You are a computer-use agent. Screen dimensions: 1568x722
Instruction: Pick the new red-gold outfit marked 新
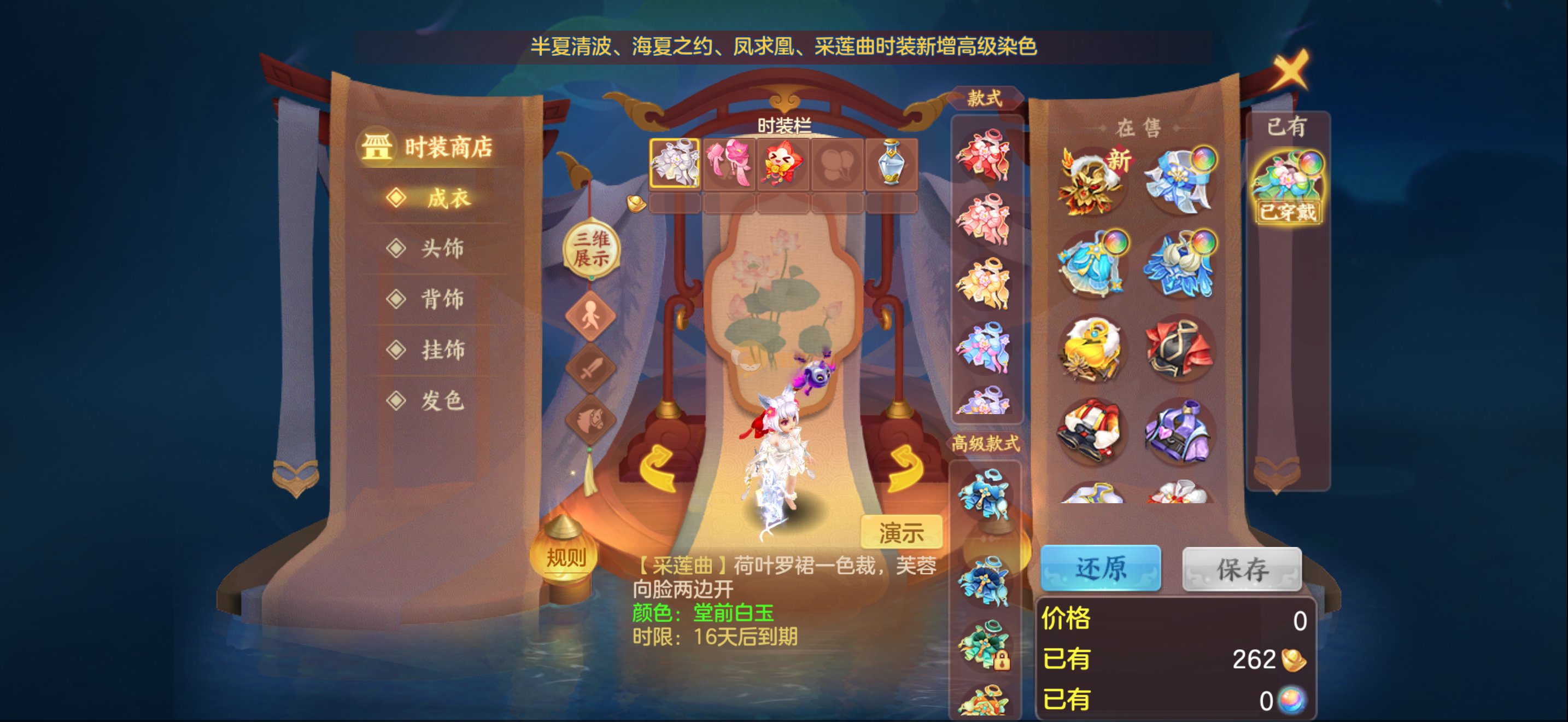1092,181
